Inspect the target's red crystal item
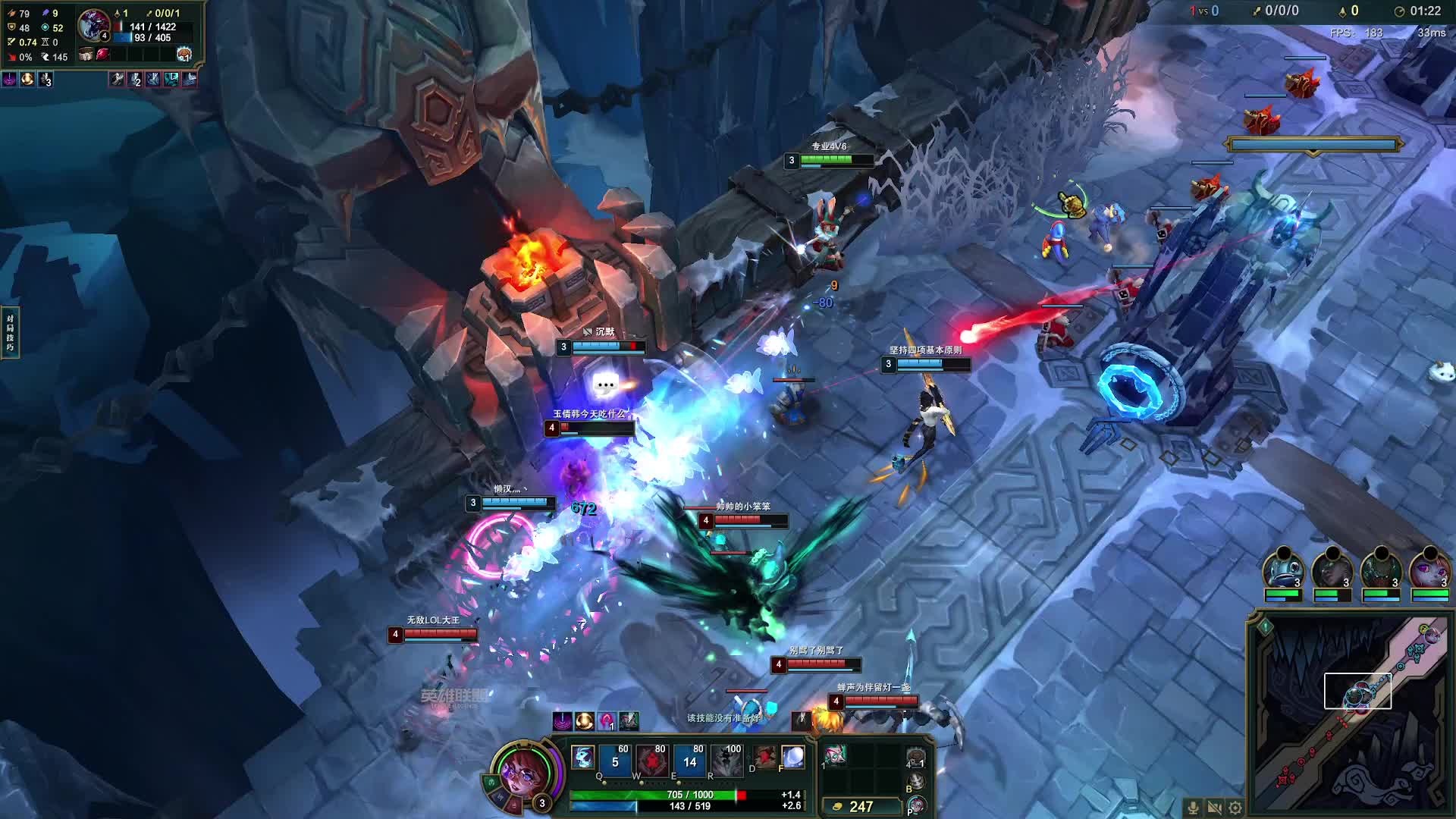1456x819 pixels. [x=103, y=55]
